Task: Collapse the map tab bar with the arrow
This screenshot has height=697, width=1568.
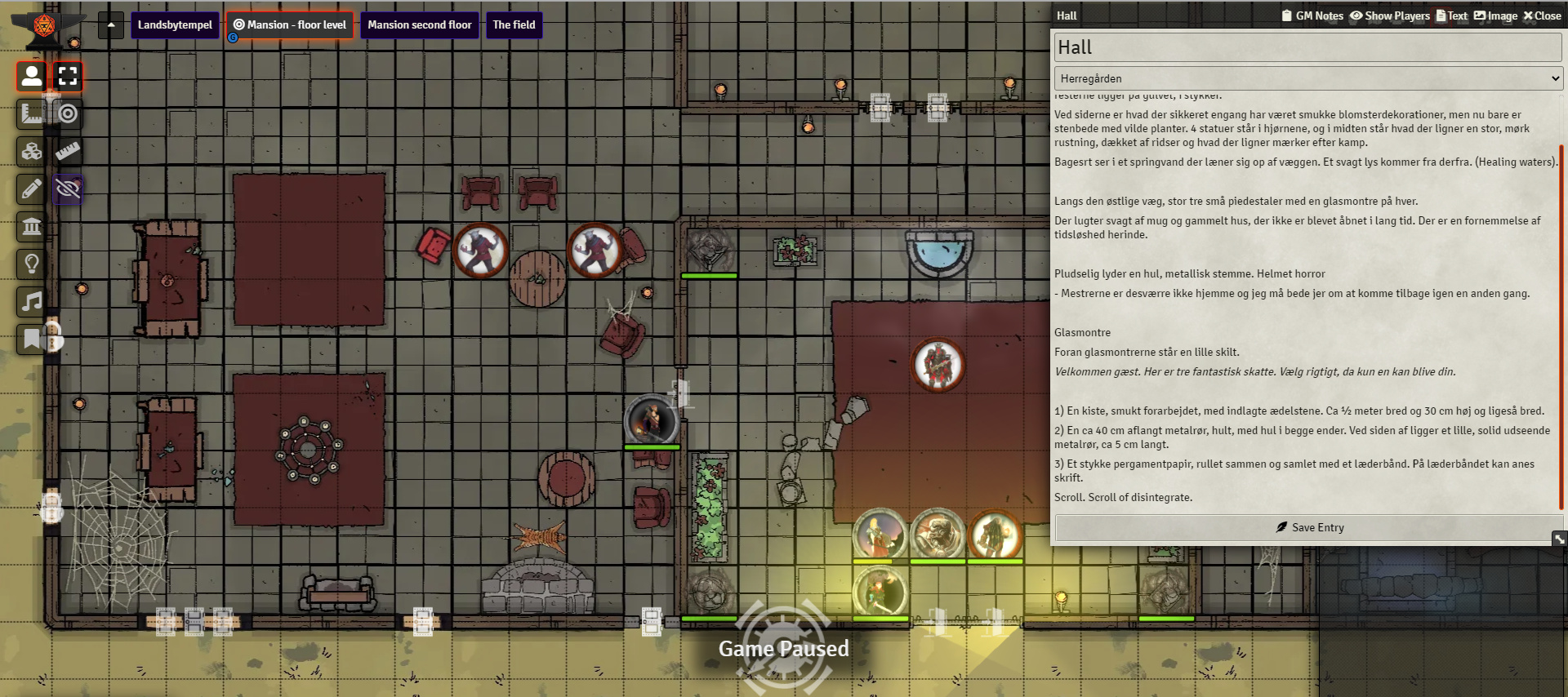Action: click(x=110, y=24)
